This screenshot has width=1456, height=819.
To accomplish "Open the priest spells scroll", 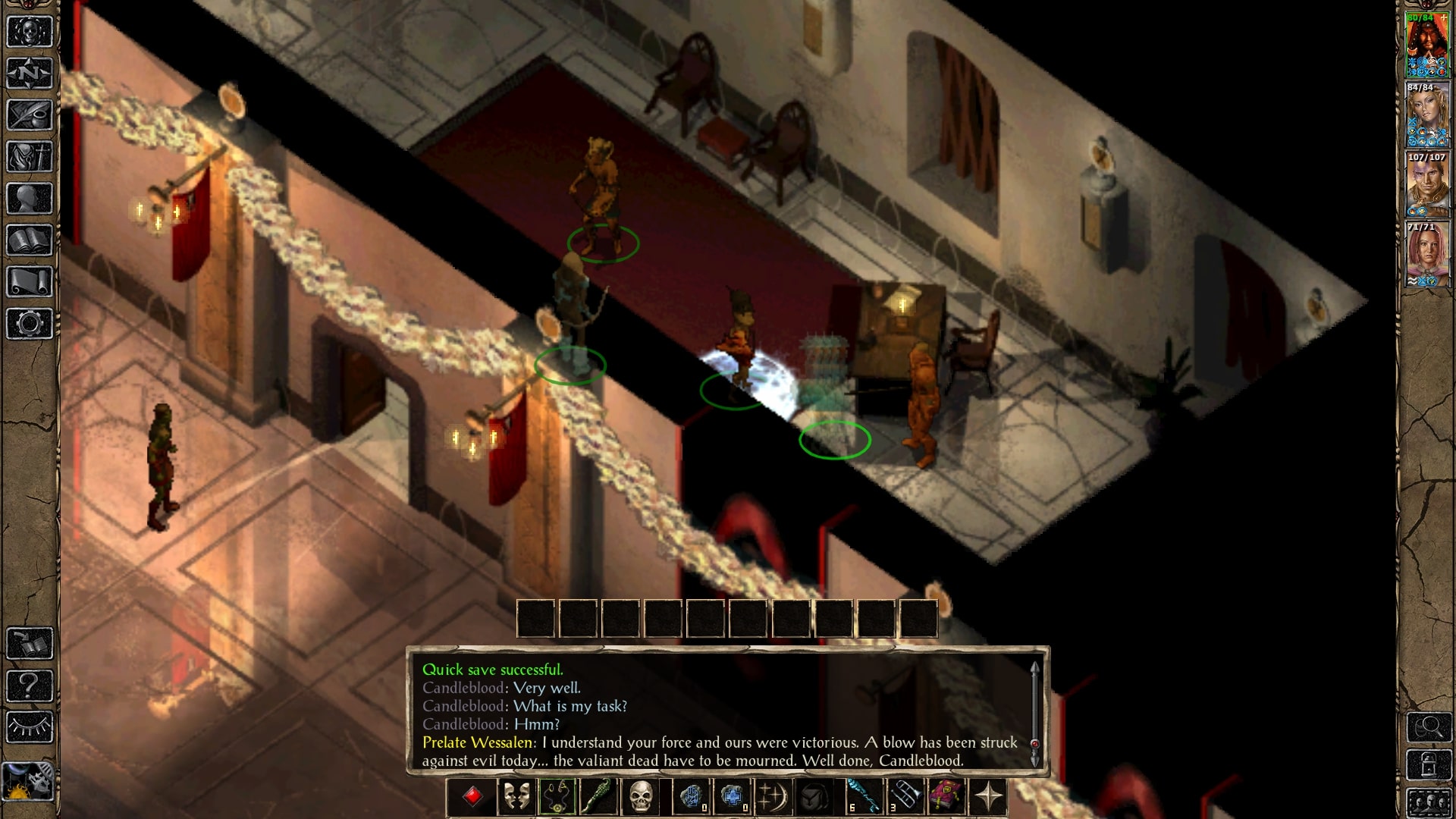I will [28, 281].
